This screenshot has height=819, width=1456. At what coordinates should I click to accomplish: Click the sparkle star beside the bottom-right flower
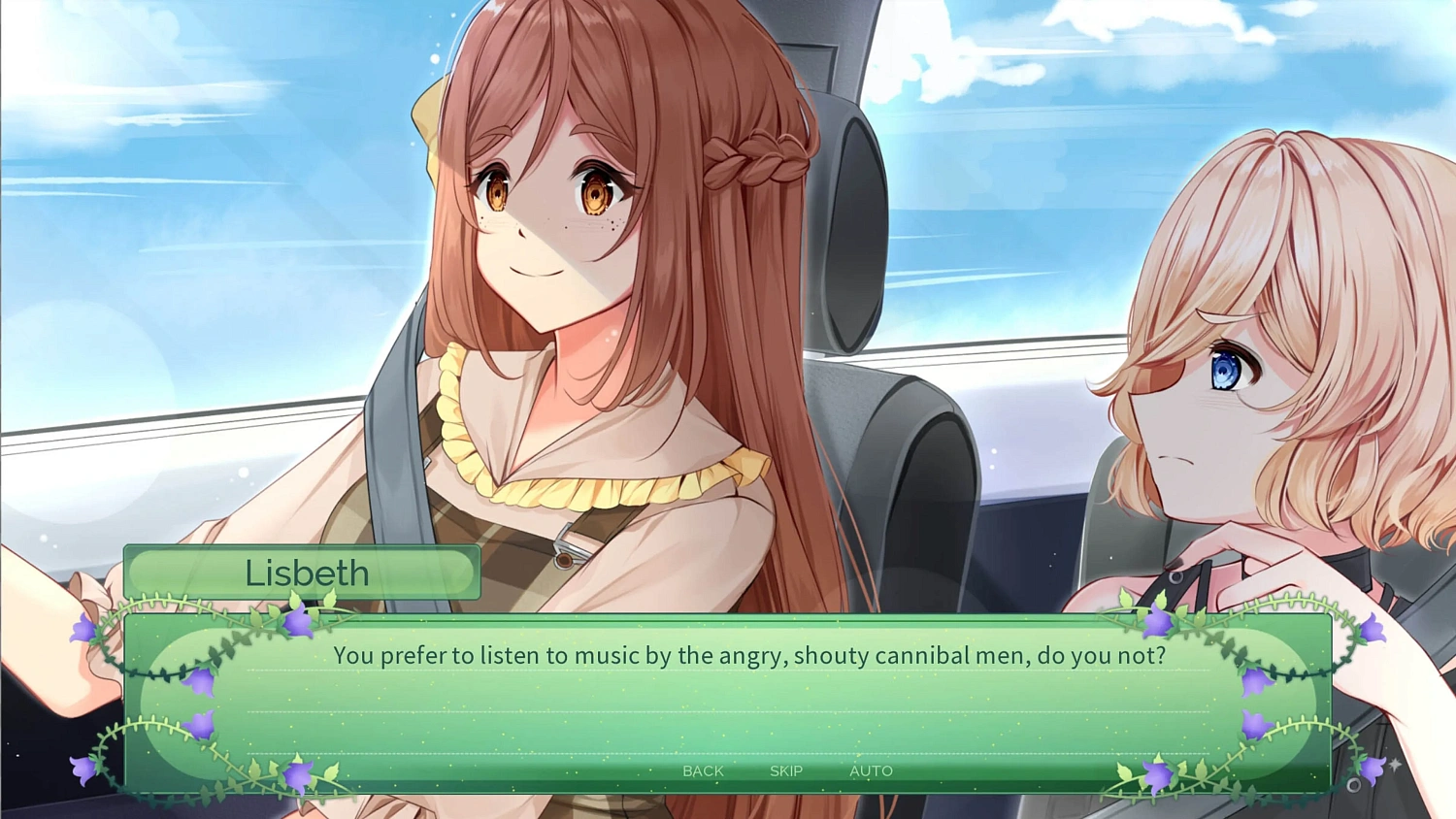[x=1395, y=764]
